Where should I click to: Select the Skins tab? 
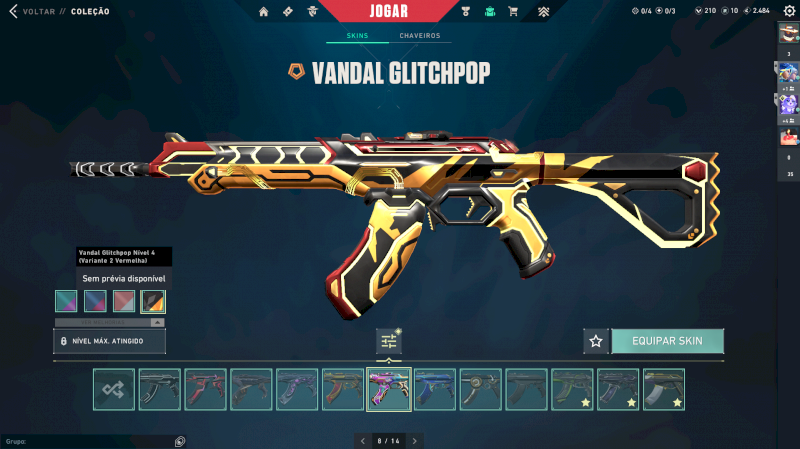coord(357,36)
